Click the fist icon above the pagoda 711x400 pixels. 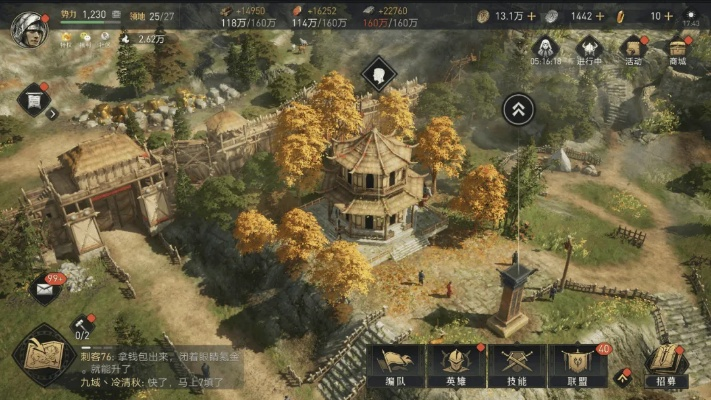(379, 72)
